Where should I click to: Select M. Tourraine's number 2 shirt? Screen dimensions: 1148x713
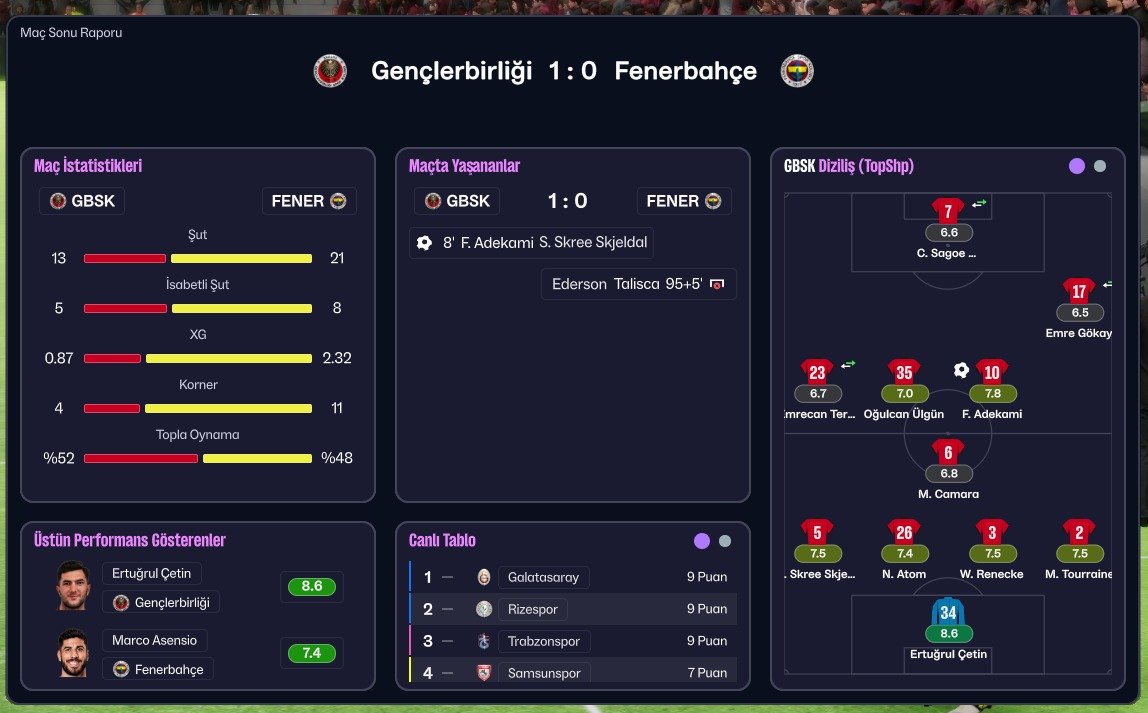[x=1078, y=532]
